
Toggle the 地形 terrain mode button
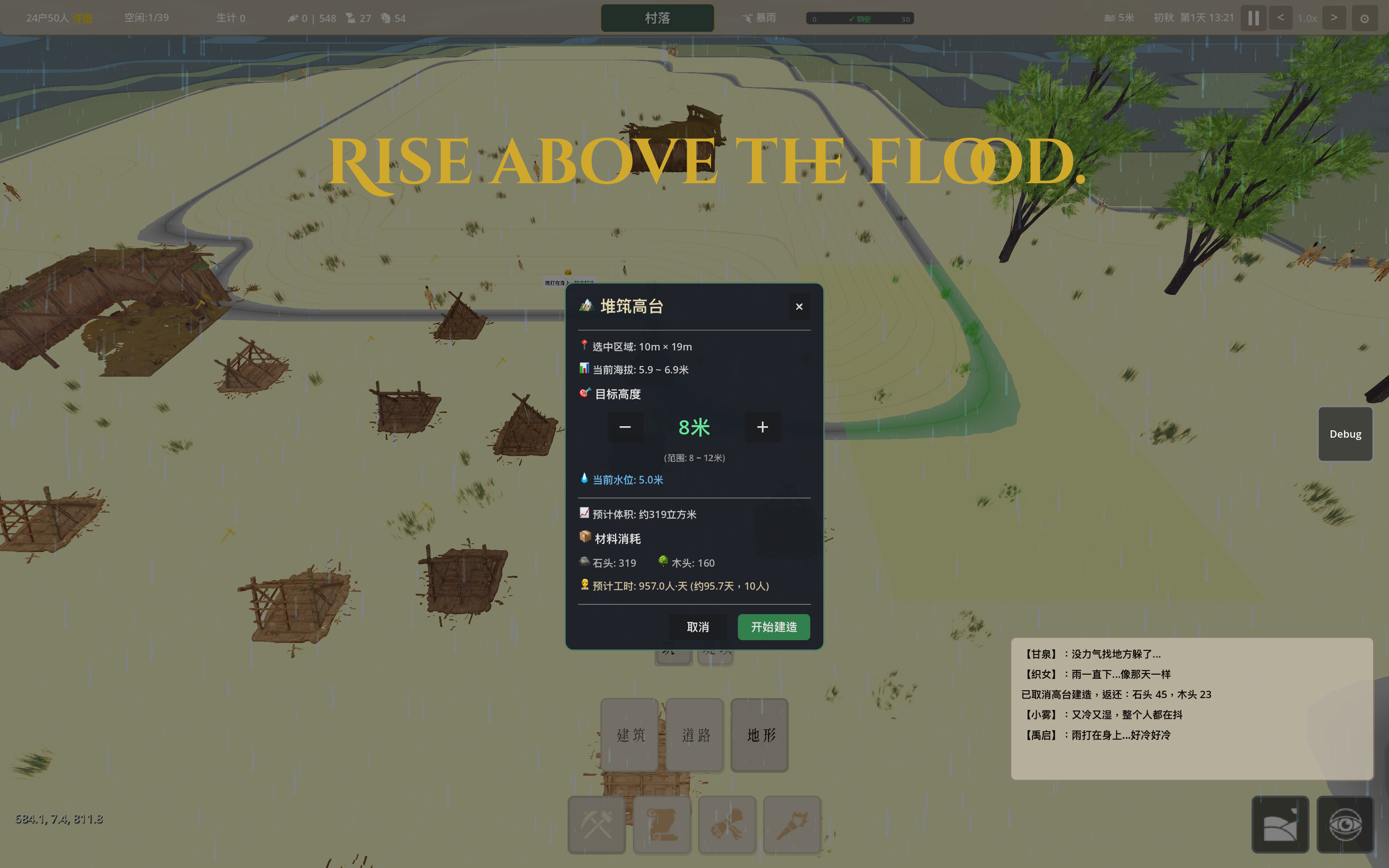759,735
